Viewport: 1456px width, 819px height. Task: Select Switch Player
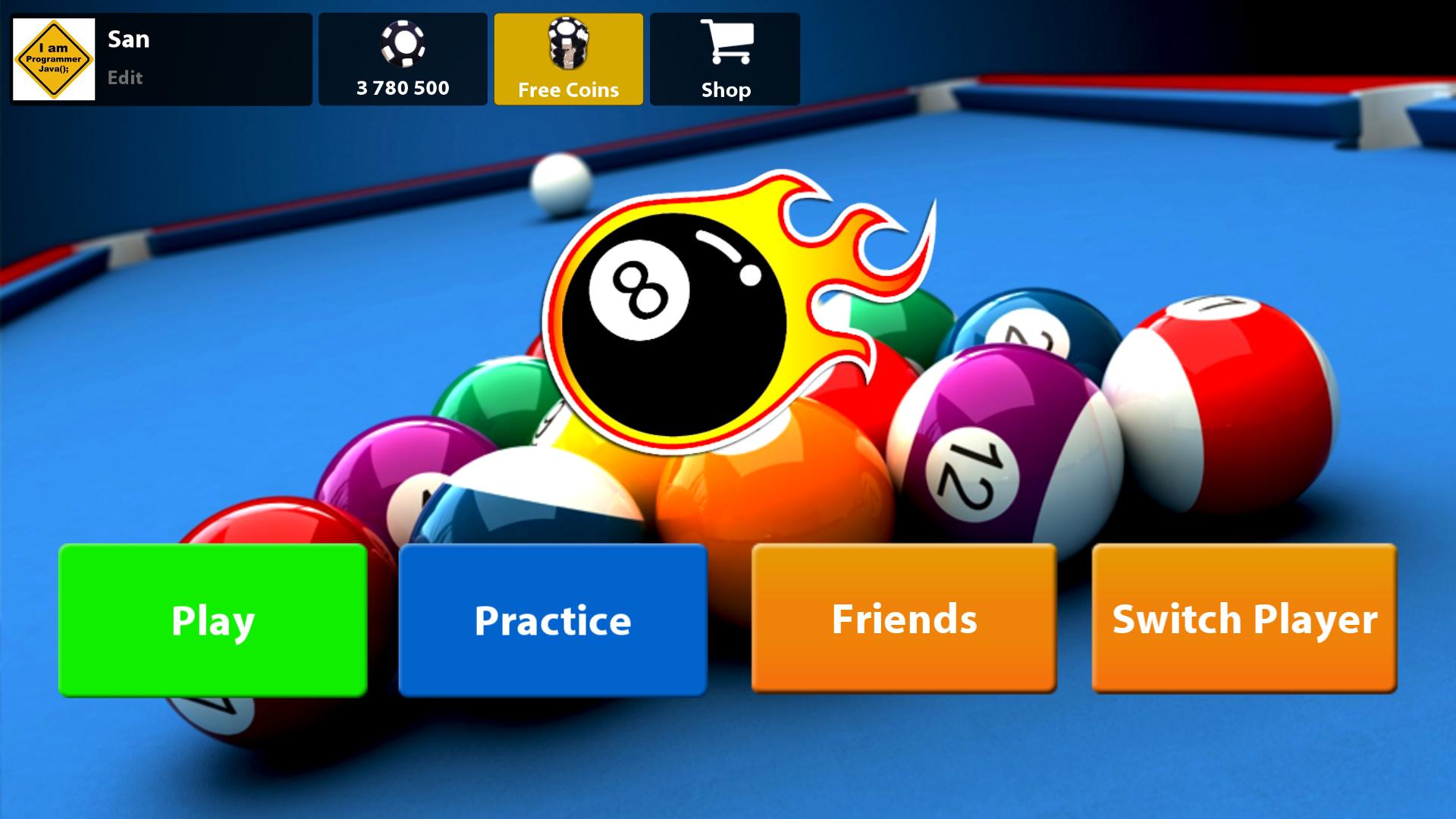click(1242, 620)
